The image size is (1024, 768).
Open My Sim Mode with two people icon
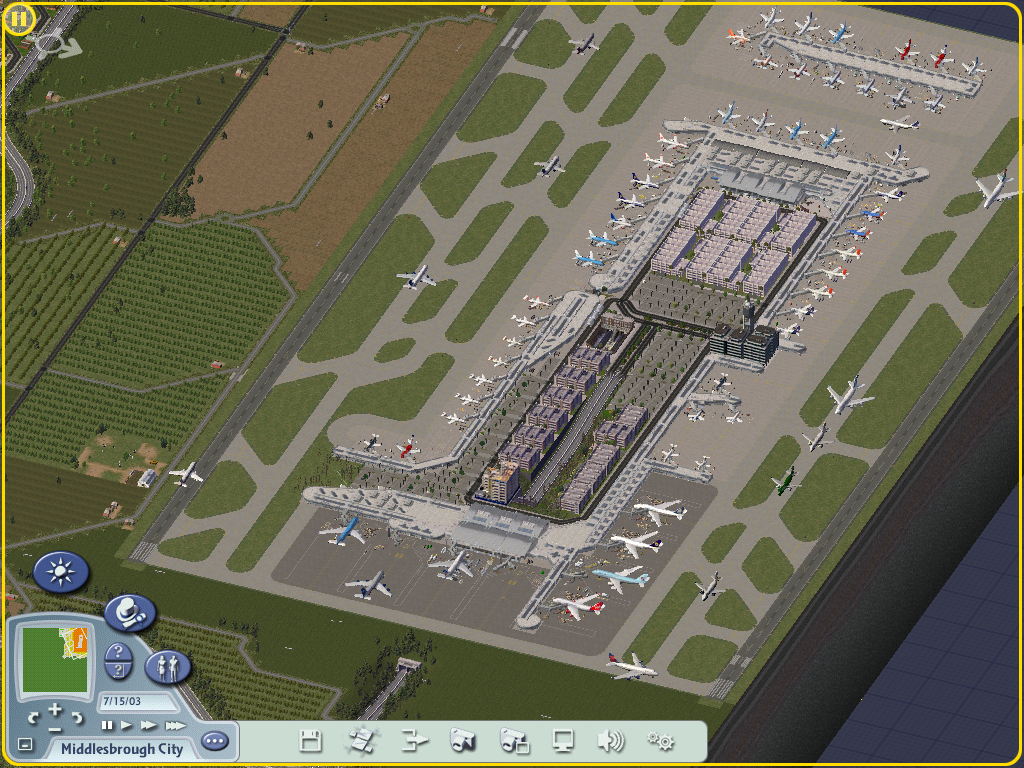167,667
